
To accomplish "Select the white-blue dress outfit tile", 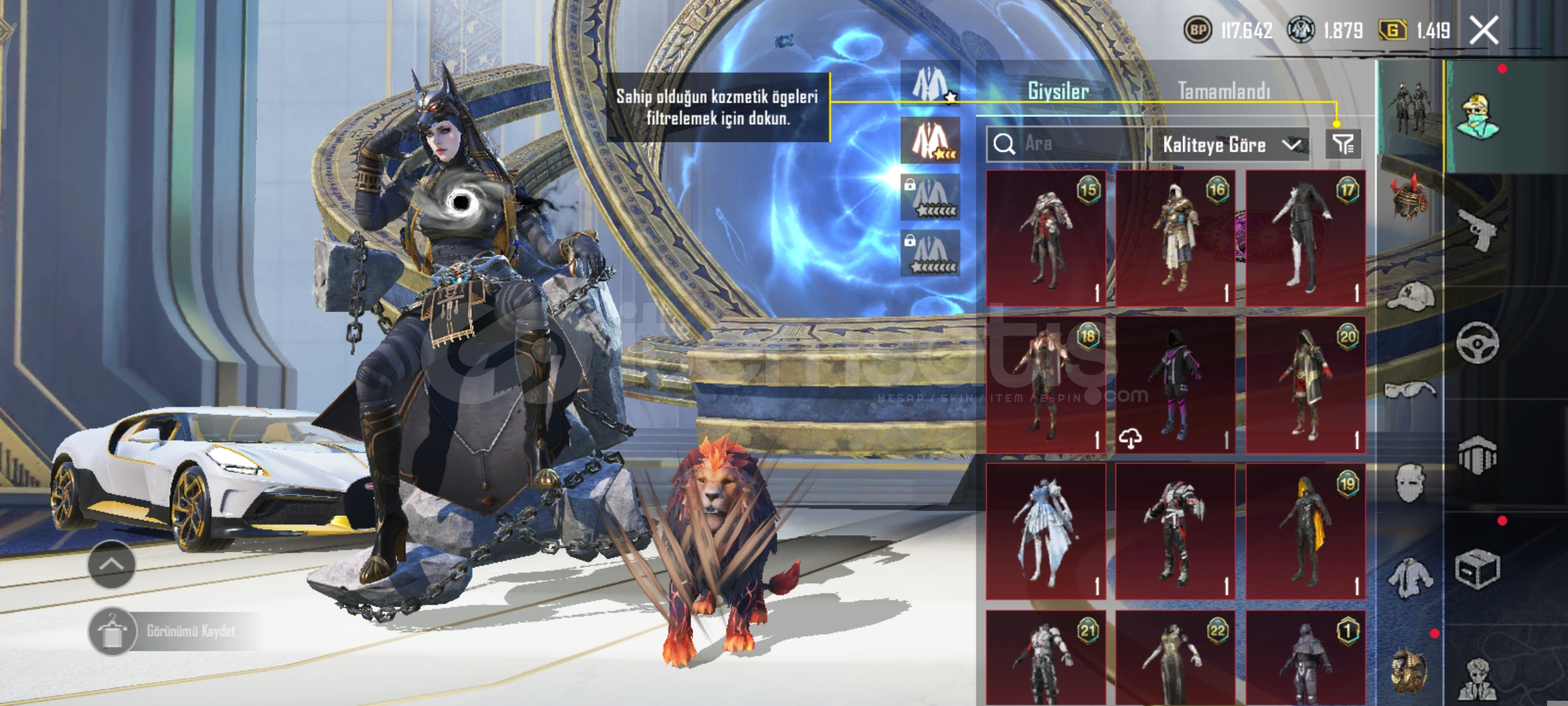I will (1045, 531).
